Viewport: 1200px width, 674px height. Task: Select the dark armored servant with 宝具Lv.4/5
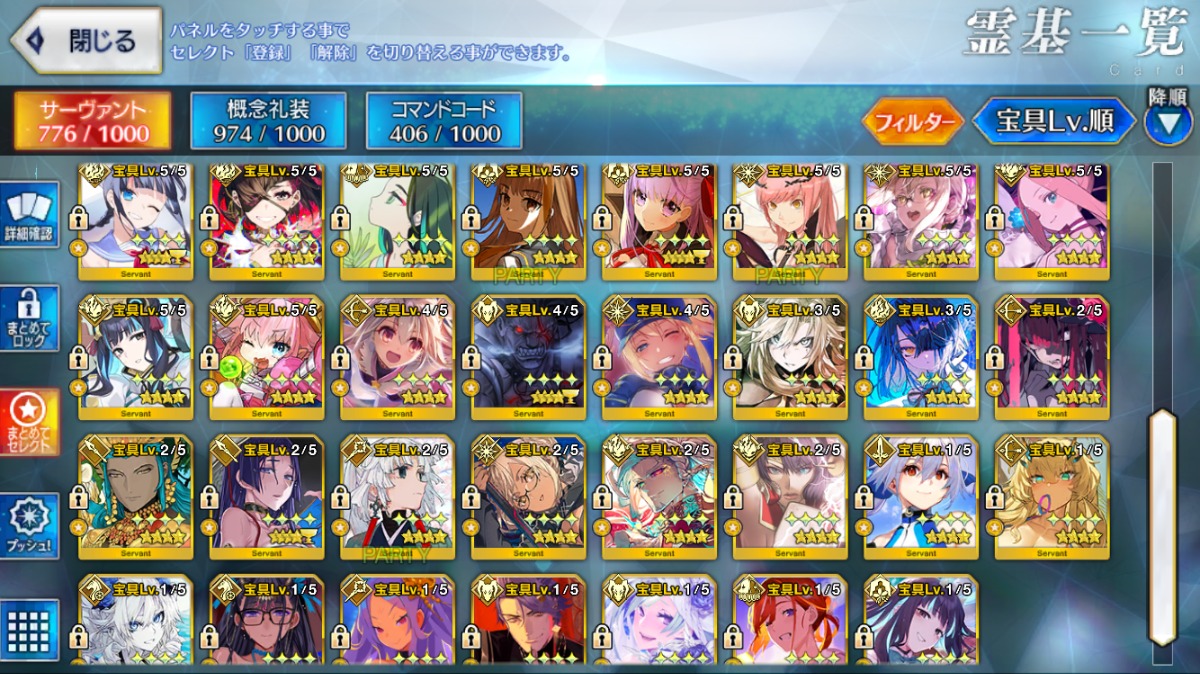(x=528, y=358)
